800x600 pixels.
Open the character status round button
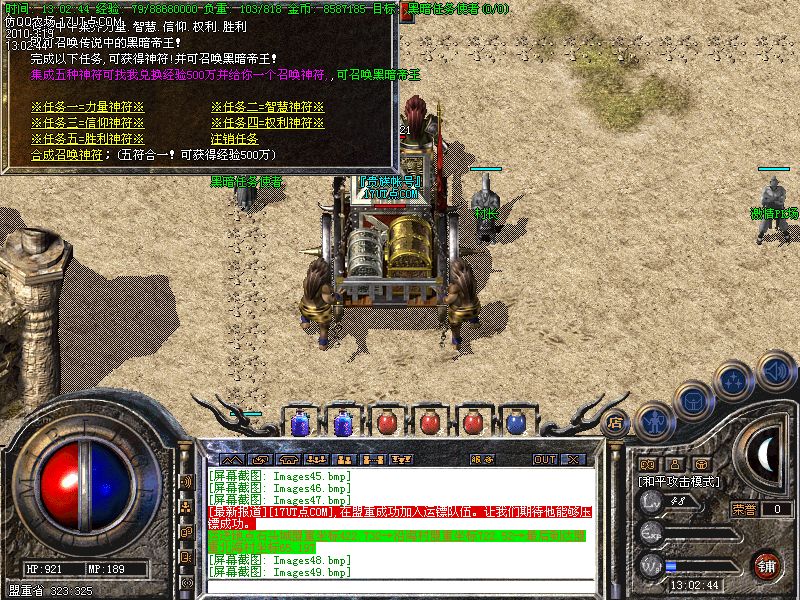[654, 422]
